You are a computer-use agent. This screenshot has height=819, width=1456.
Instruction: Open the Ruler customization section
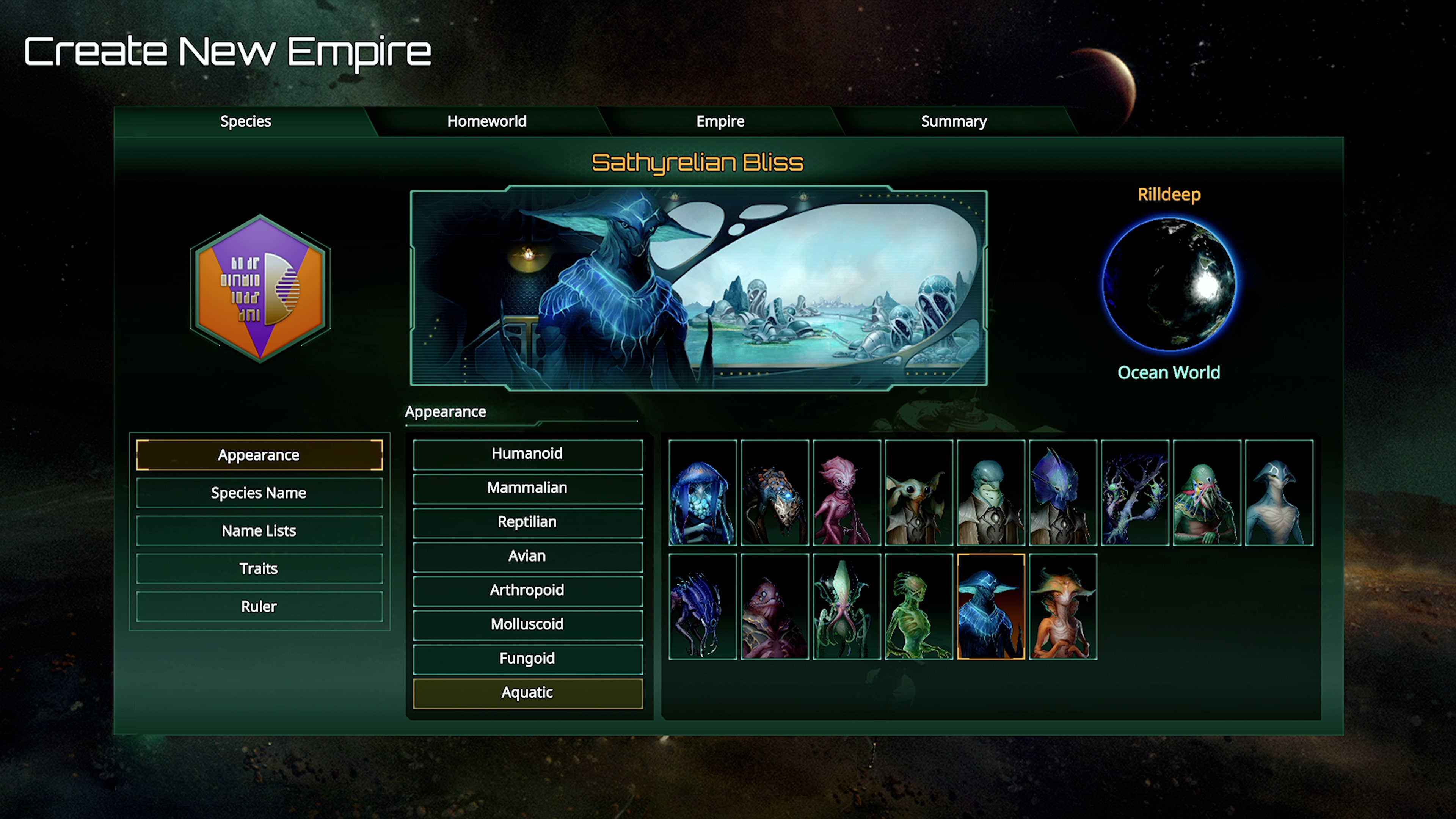(259, 606)
